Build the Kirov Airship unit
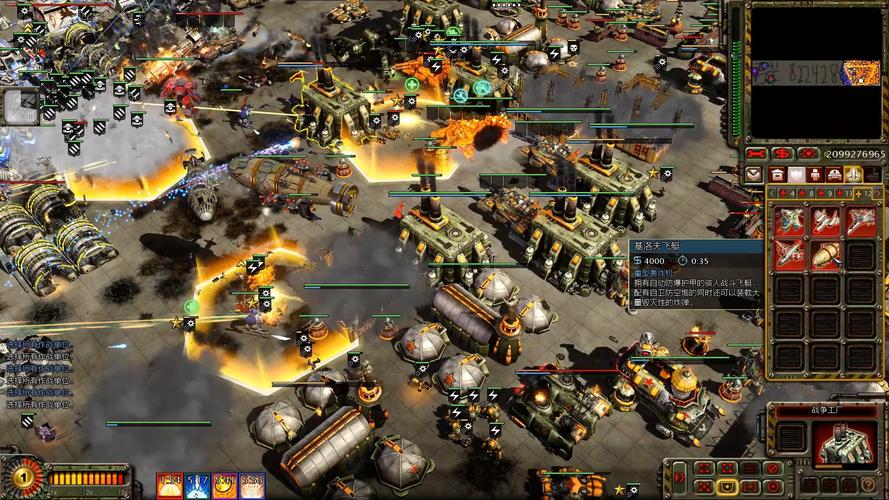 coord(825,255)
